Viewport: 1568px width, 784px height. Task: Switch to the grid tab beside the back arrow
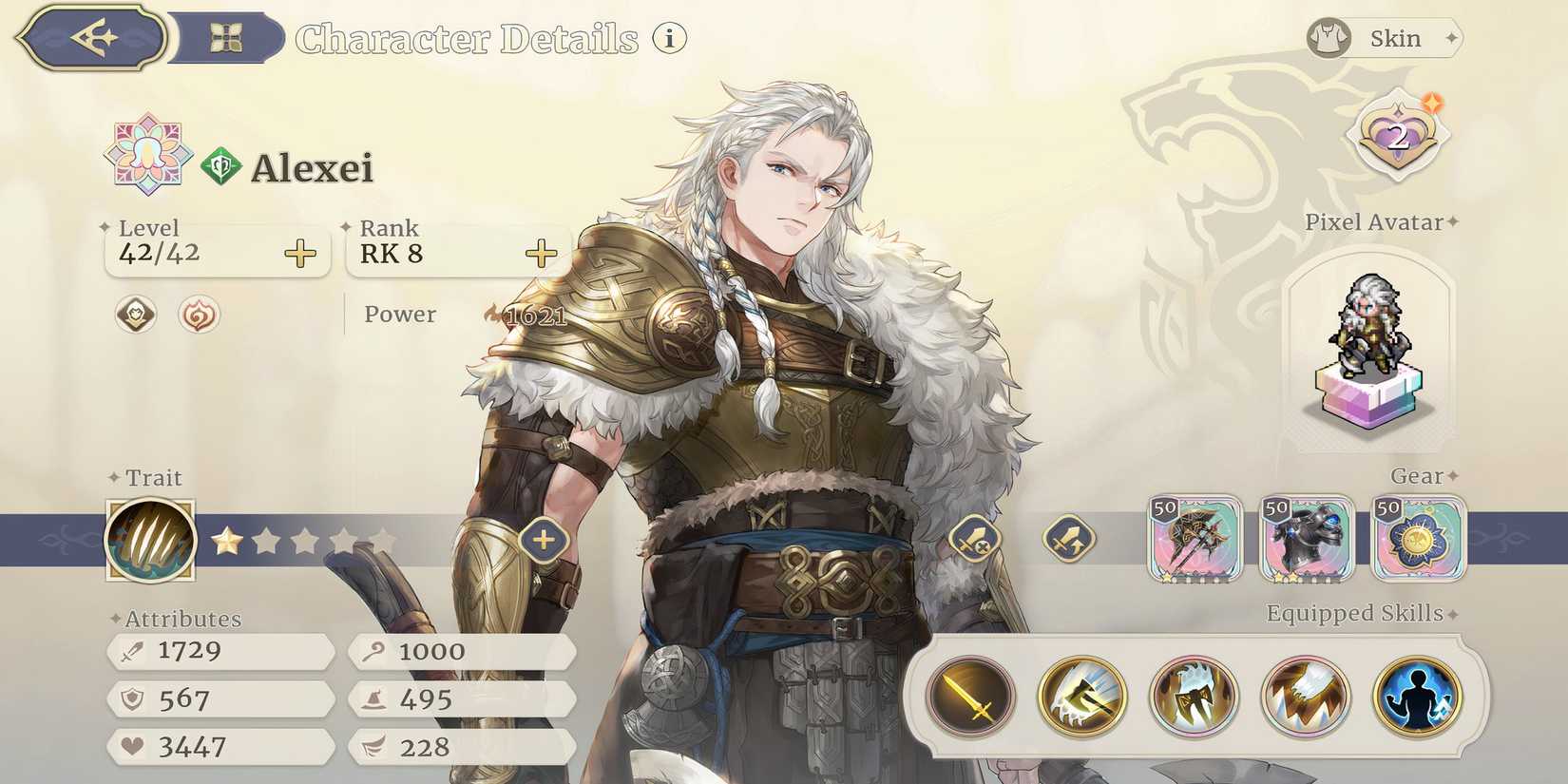[228, 38]
